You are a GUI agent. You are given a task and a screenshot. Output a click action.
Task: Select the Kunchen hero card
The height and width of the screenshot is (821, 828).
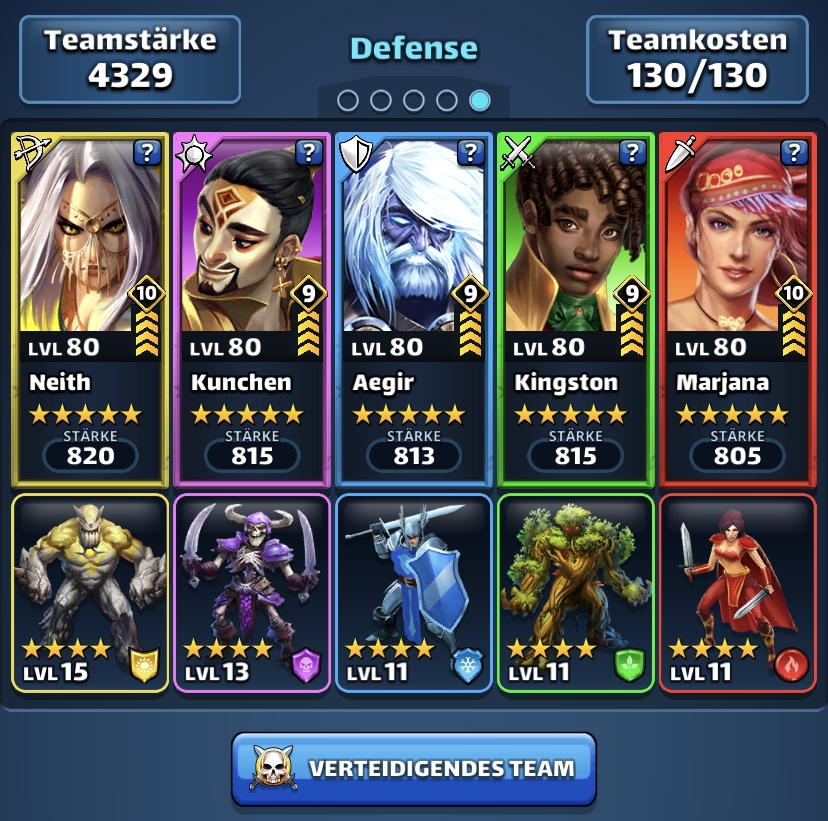(252, 310)
